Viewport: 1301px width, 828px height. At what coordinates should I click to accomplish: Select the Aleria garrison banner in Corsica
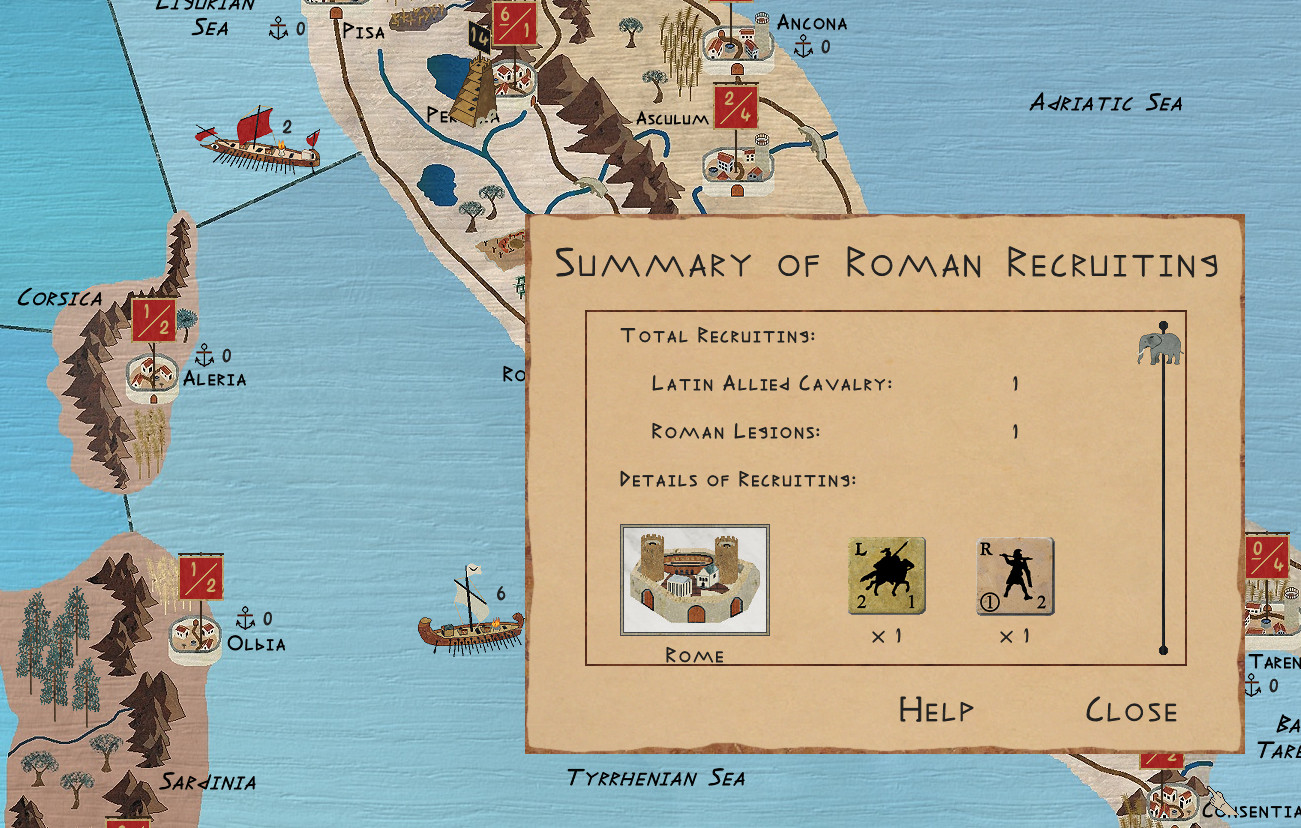tap(154, 320)
